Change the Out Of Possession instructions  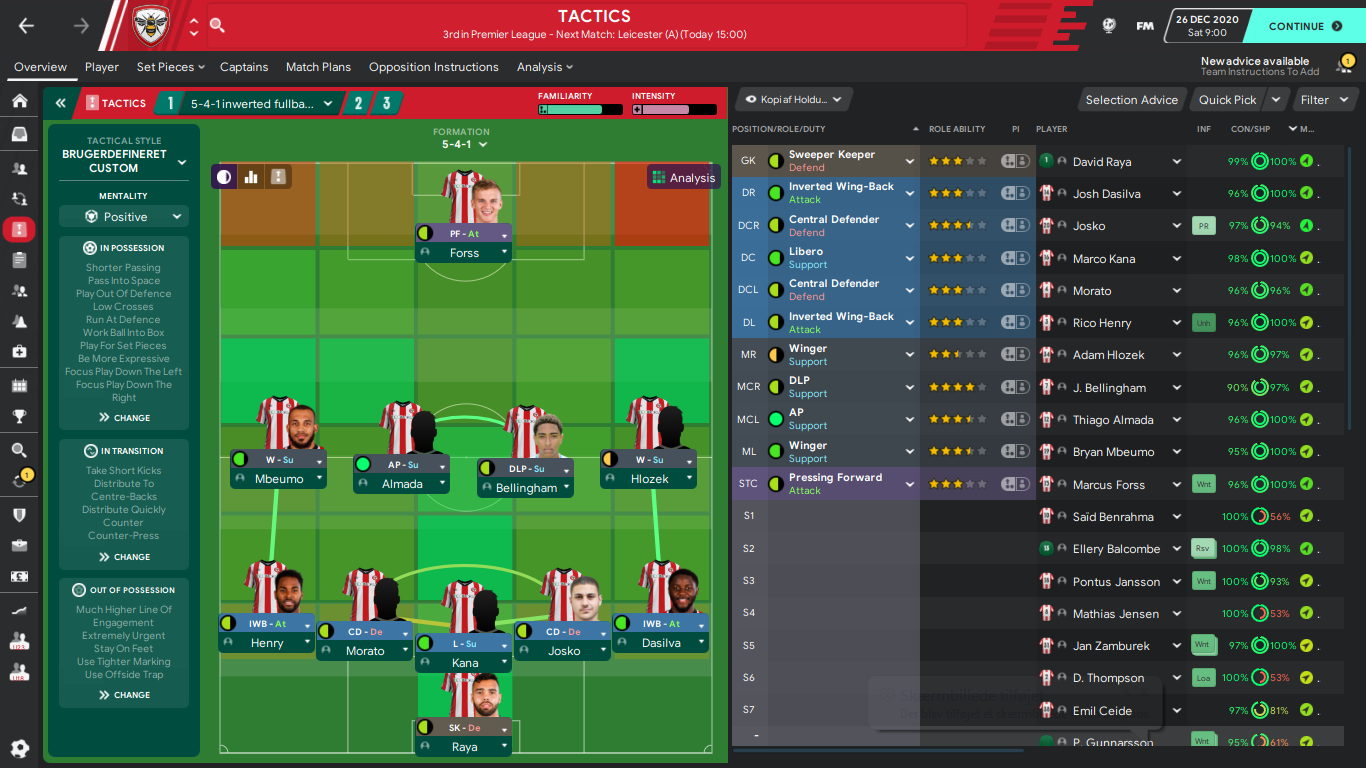[x=124, y=695]
